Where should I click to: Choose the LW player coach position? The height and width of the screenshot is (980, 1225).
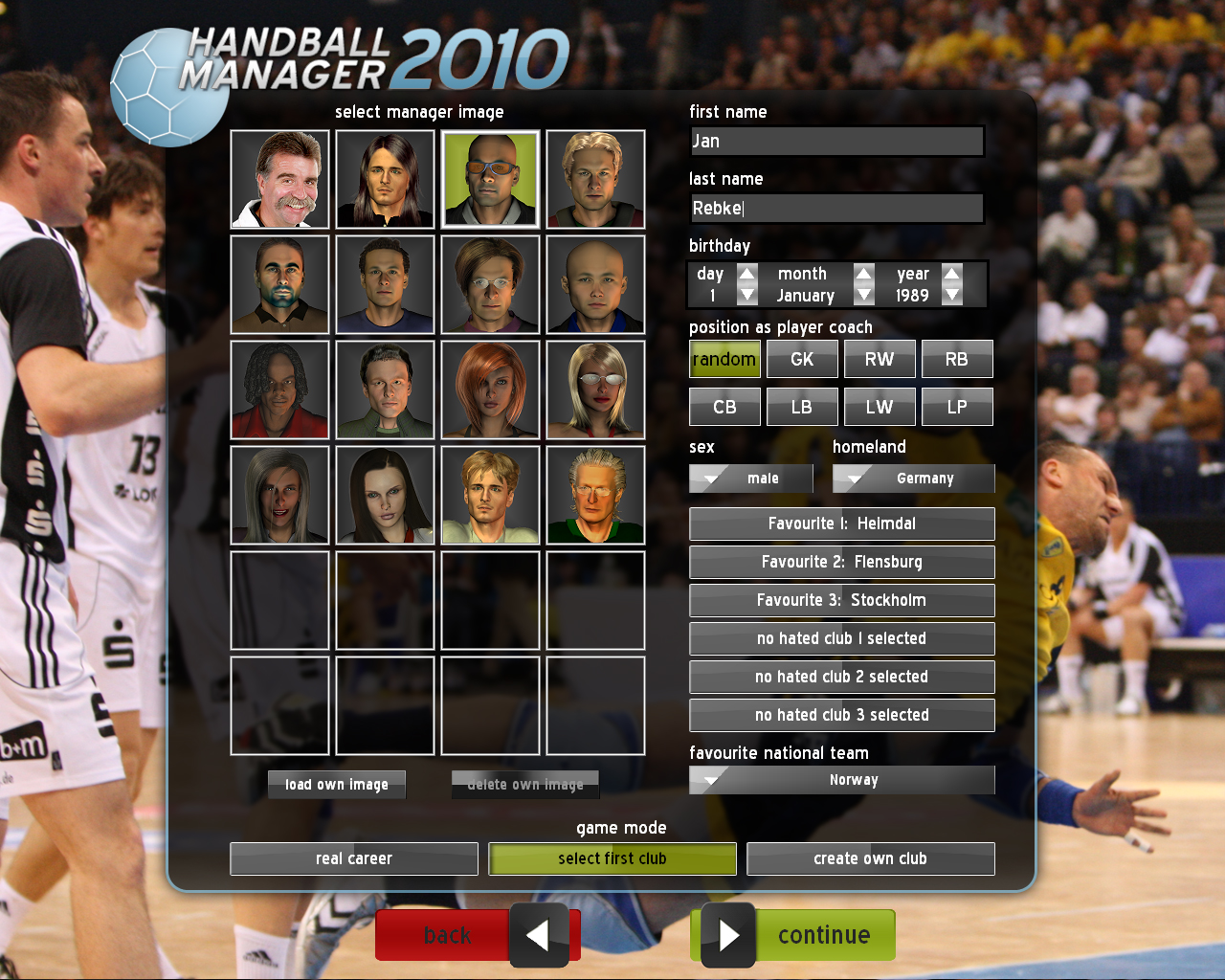[879, 407]
